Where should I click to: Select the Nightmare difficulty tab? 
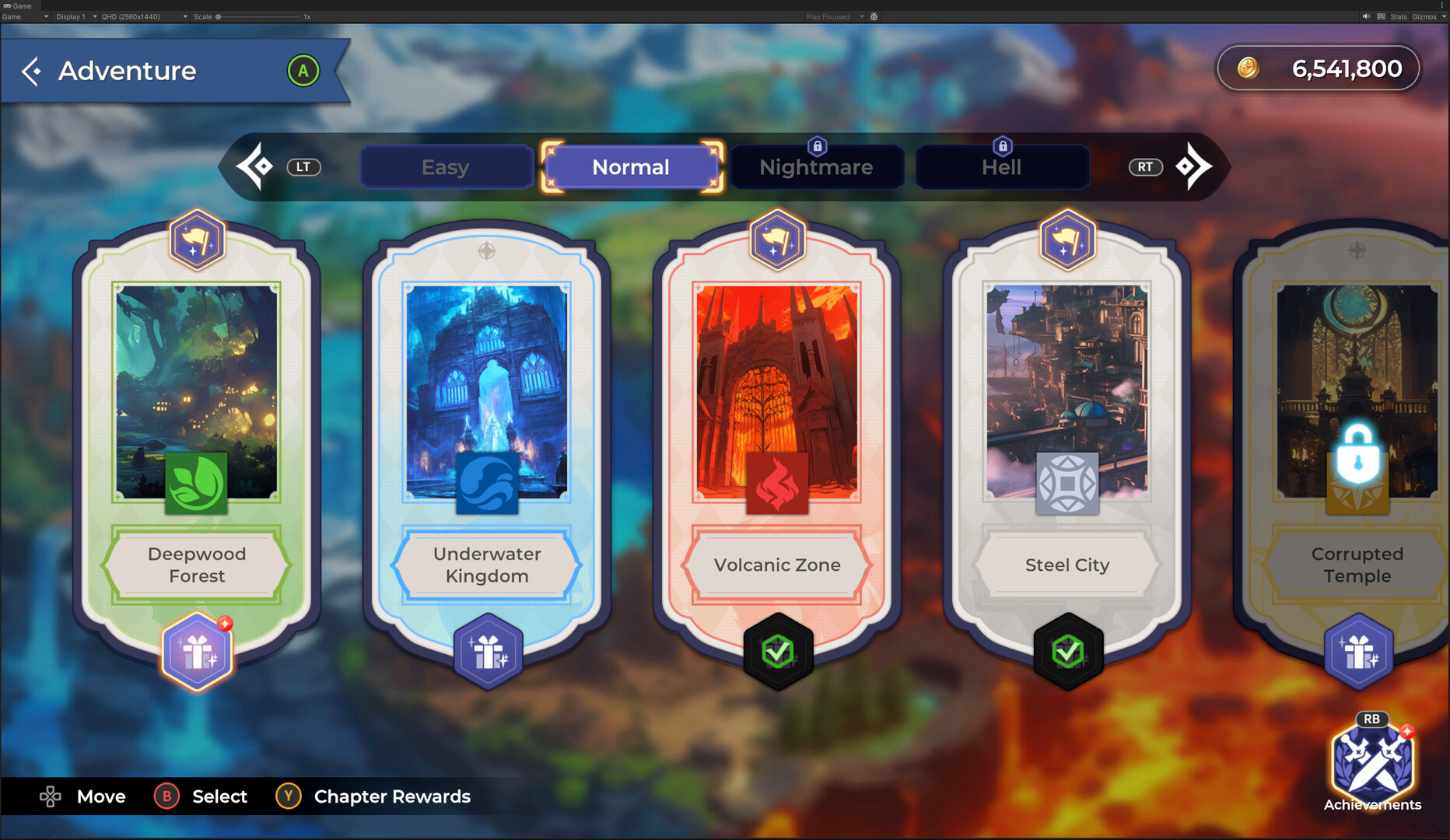pyautogui.click(x=815, y=166)
